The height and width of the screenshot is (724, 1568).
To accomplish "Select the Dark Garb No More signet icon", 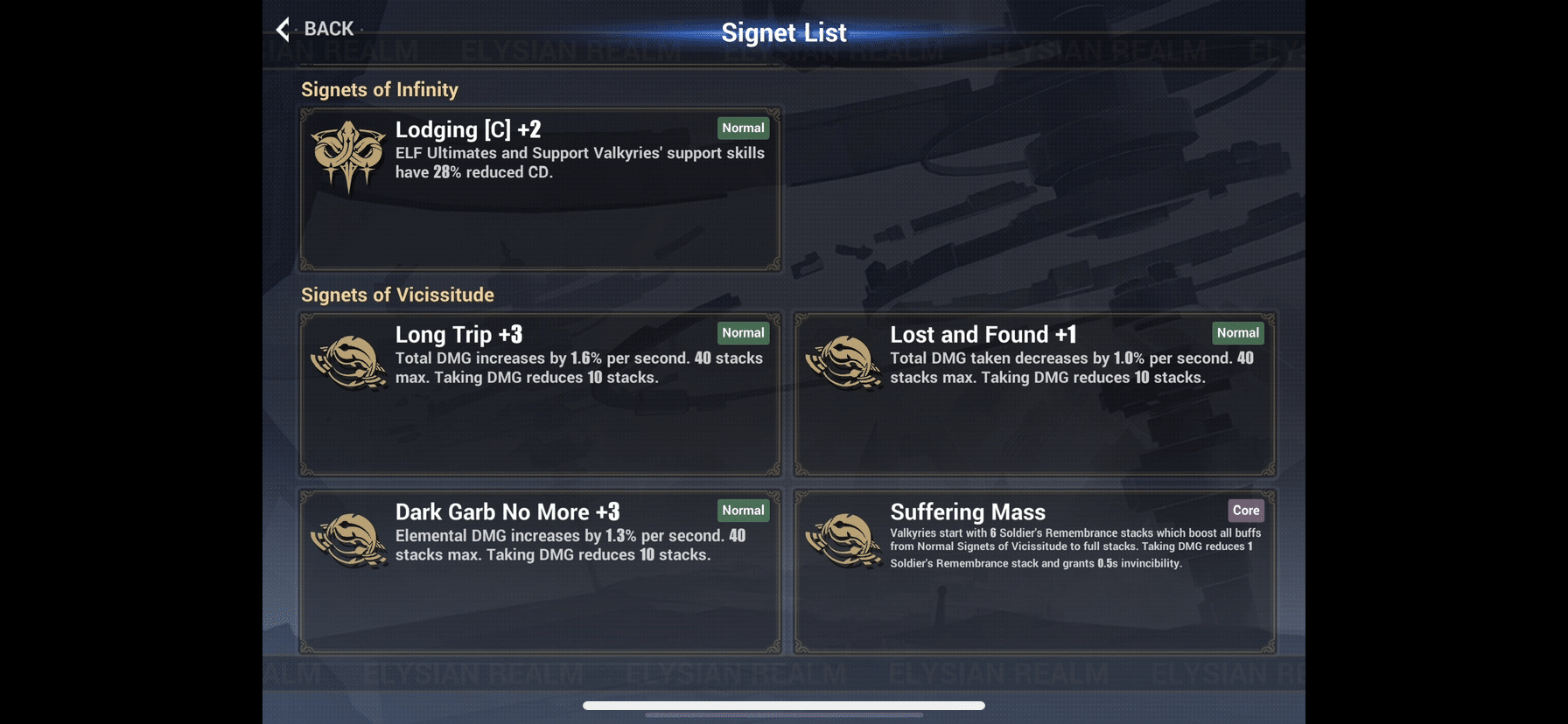I will 348,539.
